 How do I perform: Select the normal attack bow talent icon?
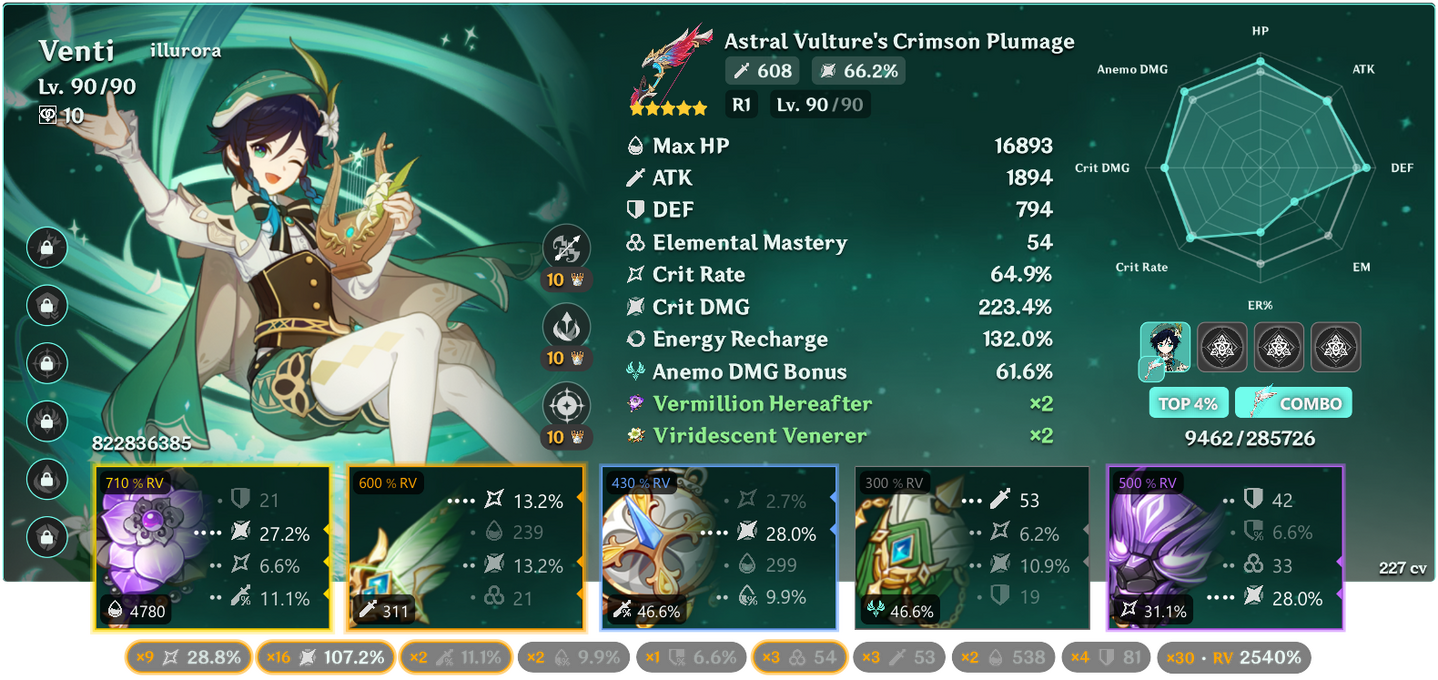point(566,248)
